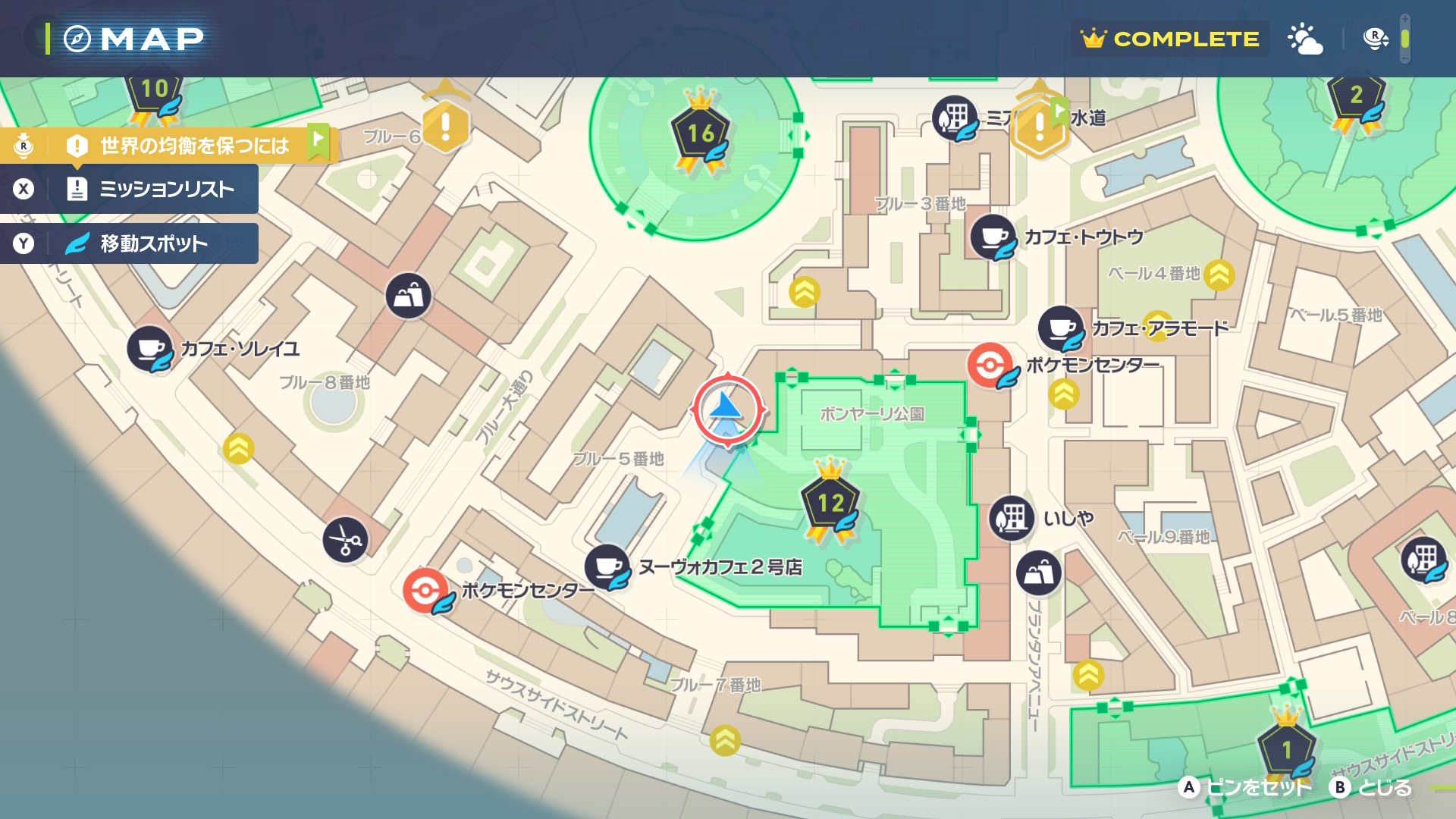This screenshot has height=819, width=1456.
Task: Select the wild zone 1 marker
Action: coord(1286,749)
